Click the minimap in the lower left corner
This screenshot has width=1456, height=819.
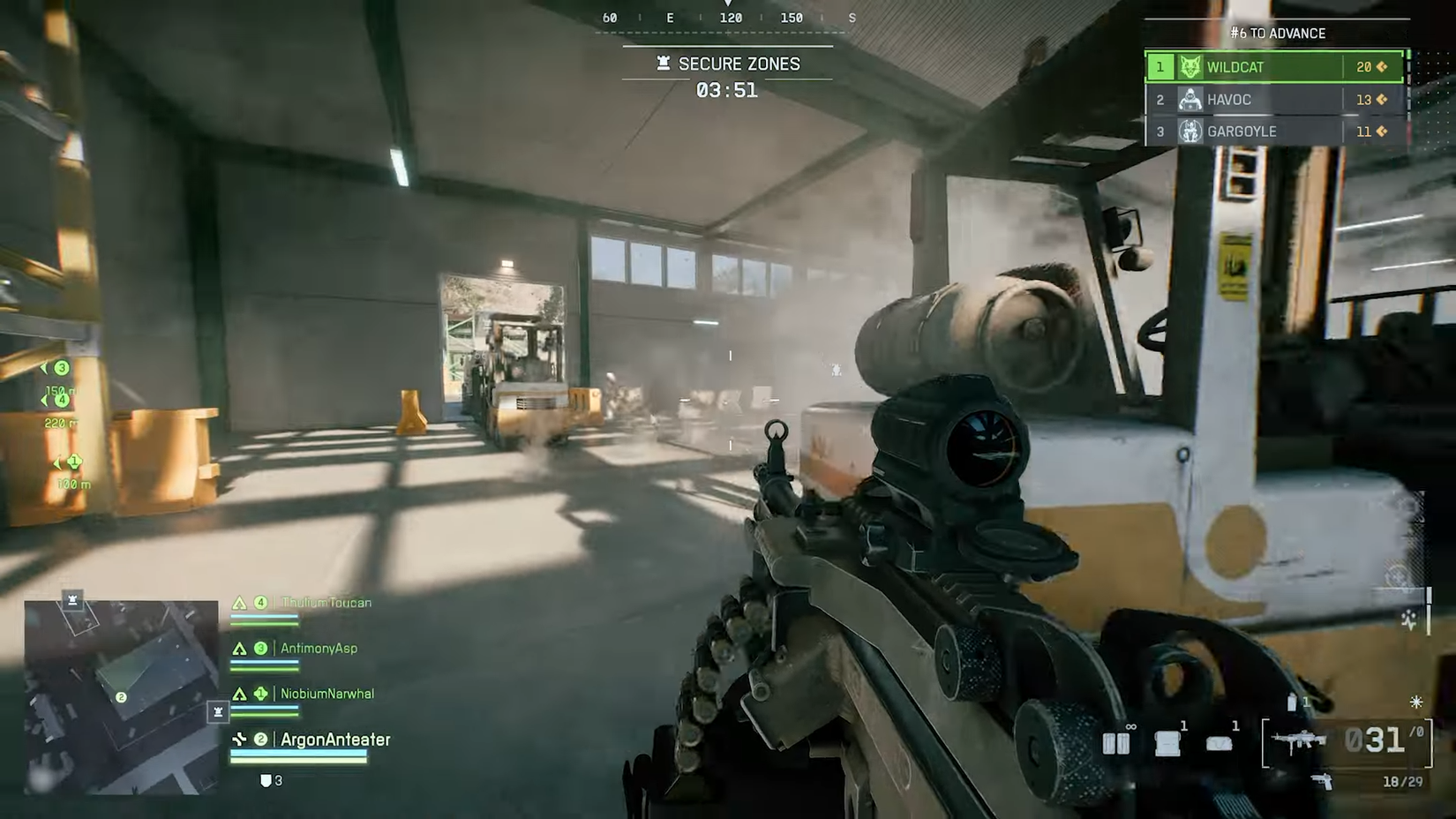point(121,697)
